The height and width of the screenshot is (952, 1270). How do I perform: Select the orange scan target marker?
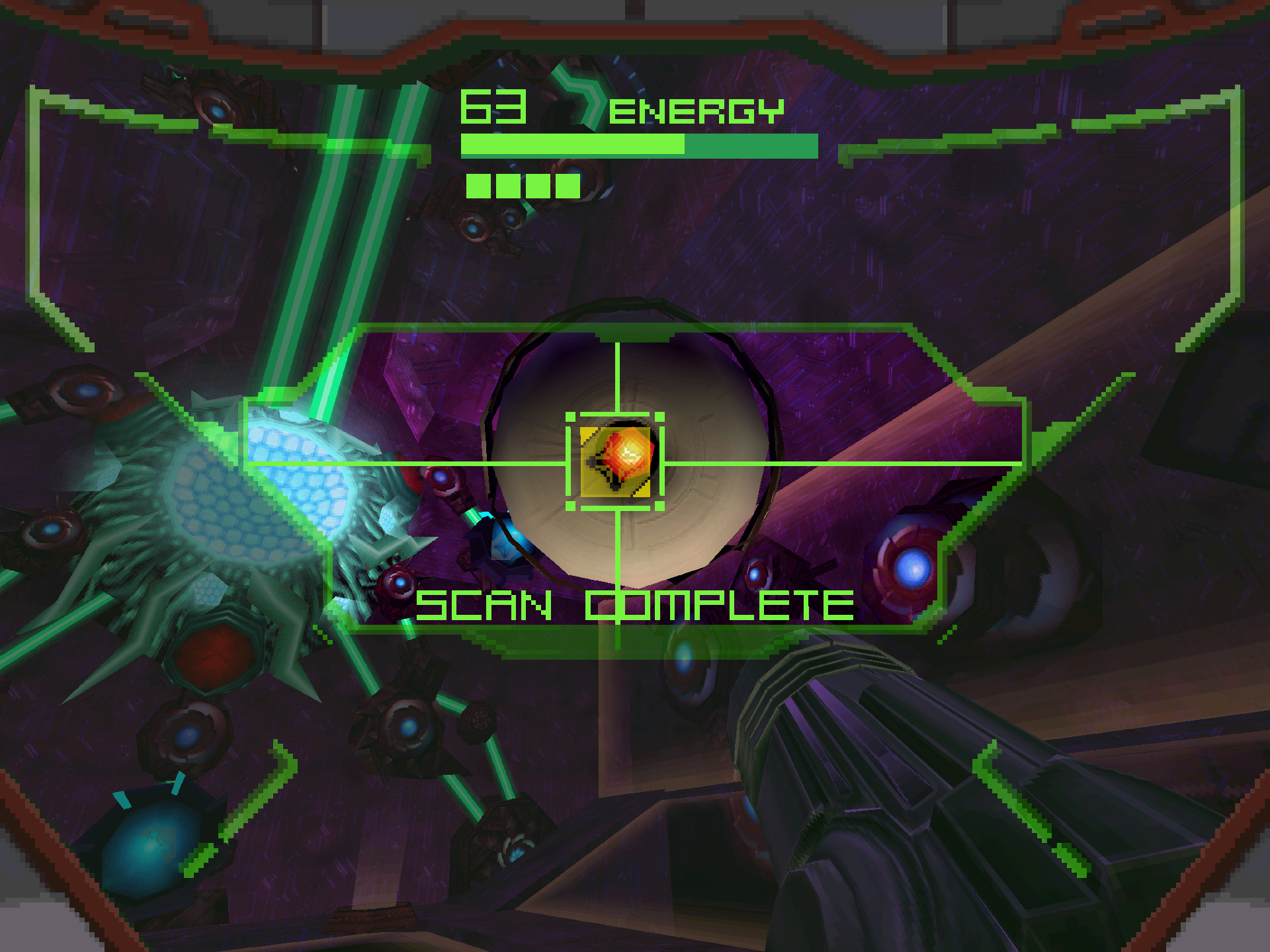625,456
